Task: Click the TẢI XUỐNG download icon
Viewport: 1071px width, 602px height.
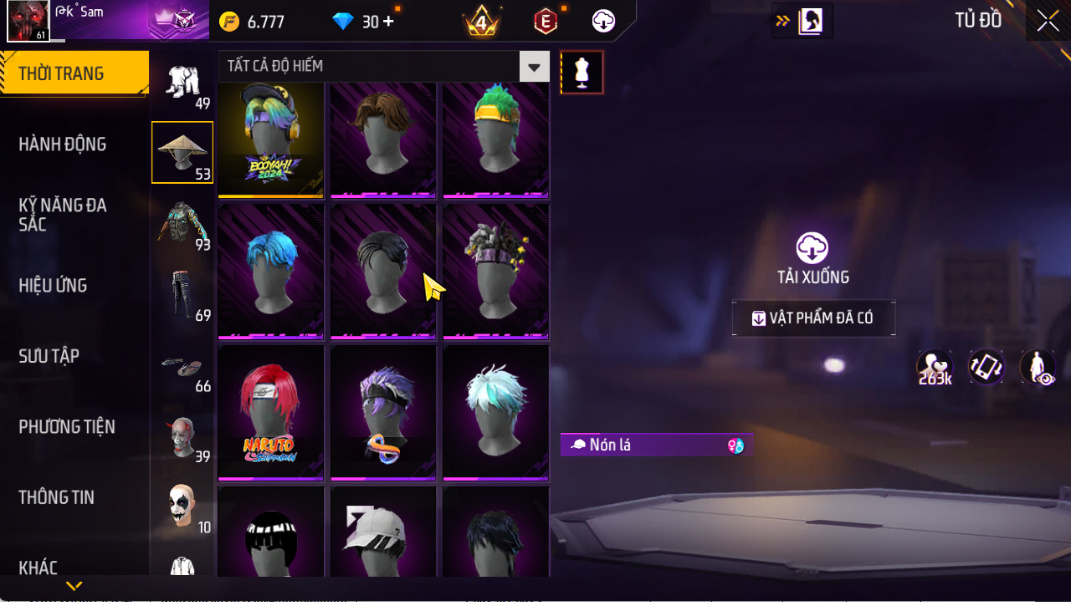Action: click(x=812, y=248)
